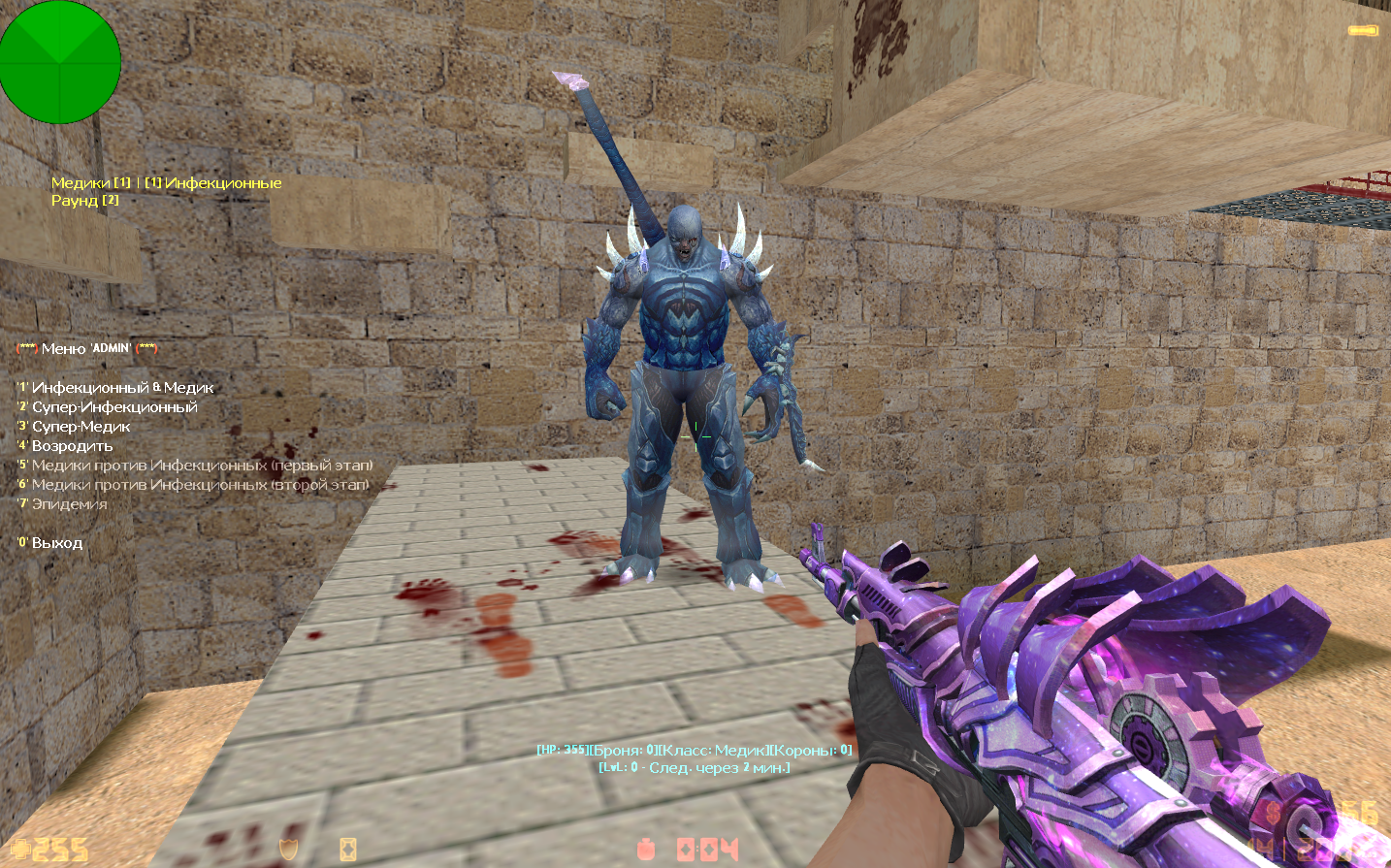Image resolution: width=1391 pixels, height=868 pixels.
Task: Close the admin menu with 'Выход'
Action: point(56,543)
